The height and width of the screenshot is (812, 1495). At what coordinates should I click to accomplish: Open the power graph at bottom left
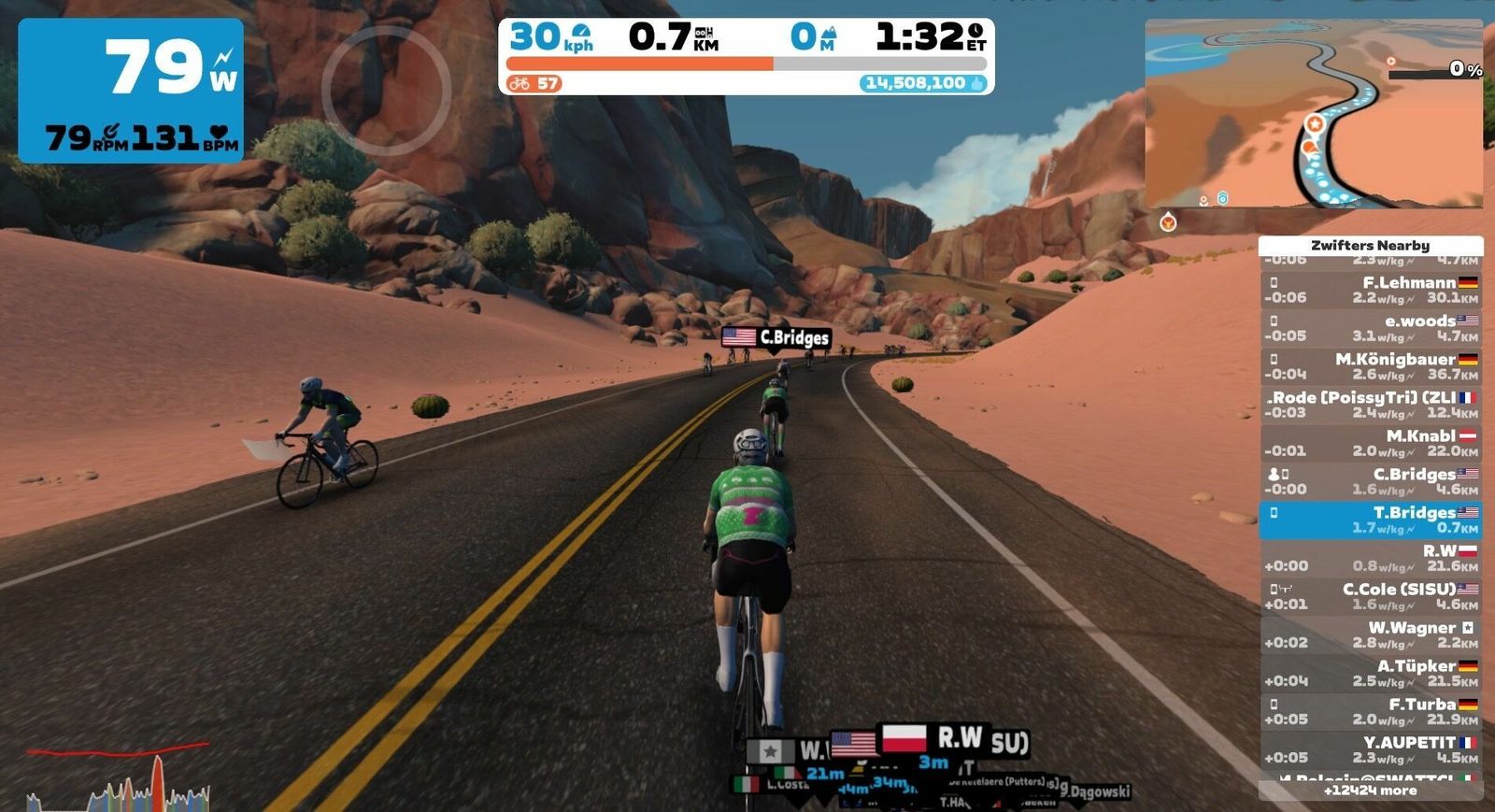pyautogui.click(x=119, y=777)
